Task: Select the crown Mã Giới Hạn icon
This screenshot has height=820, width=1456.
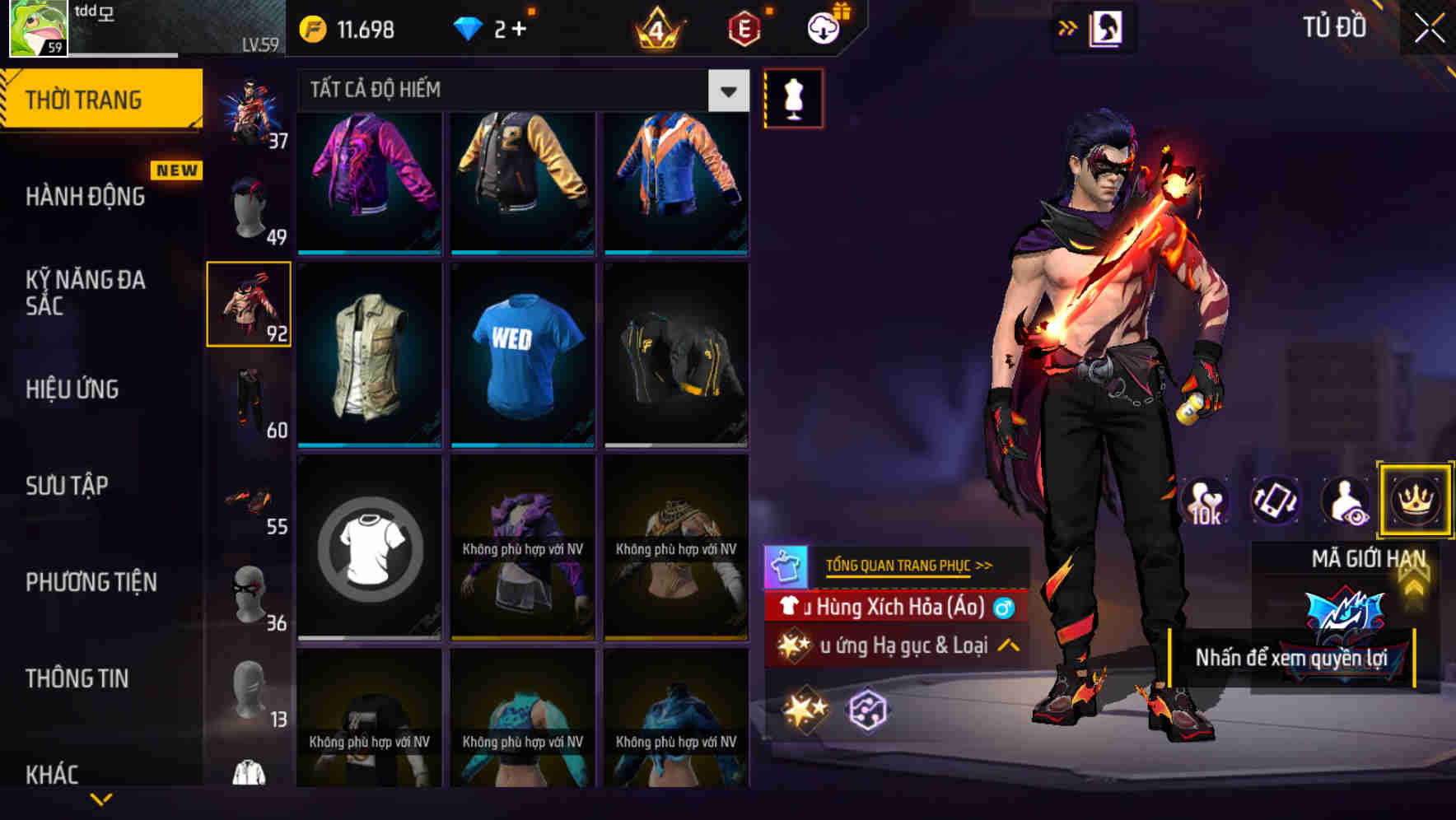Action: [x=1415, y=501]
